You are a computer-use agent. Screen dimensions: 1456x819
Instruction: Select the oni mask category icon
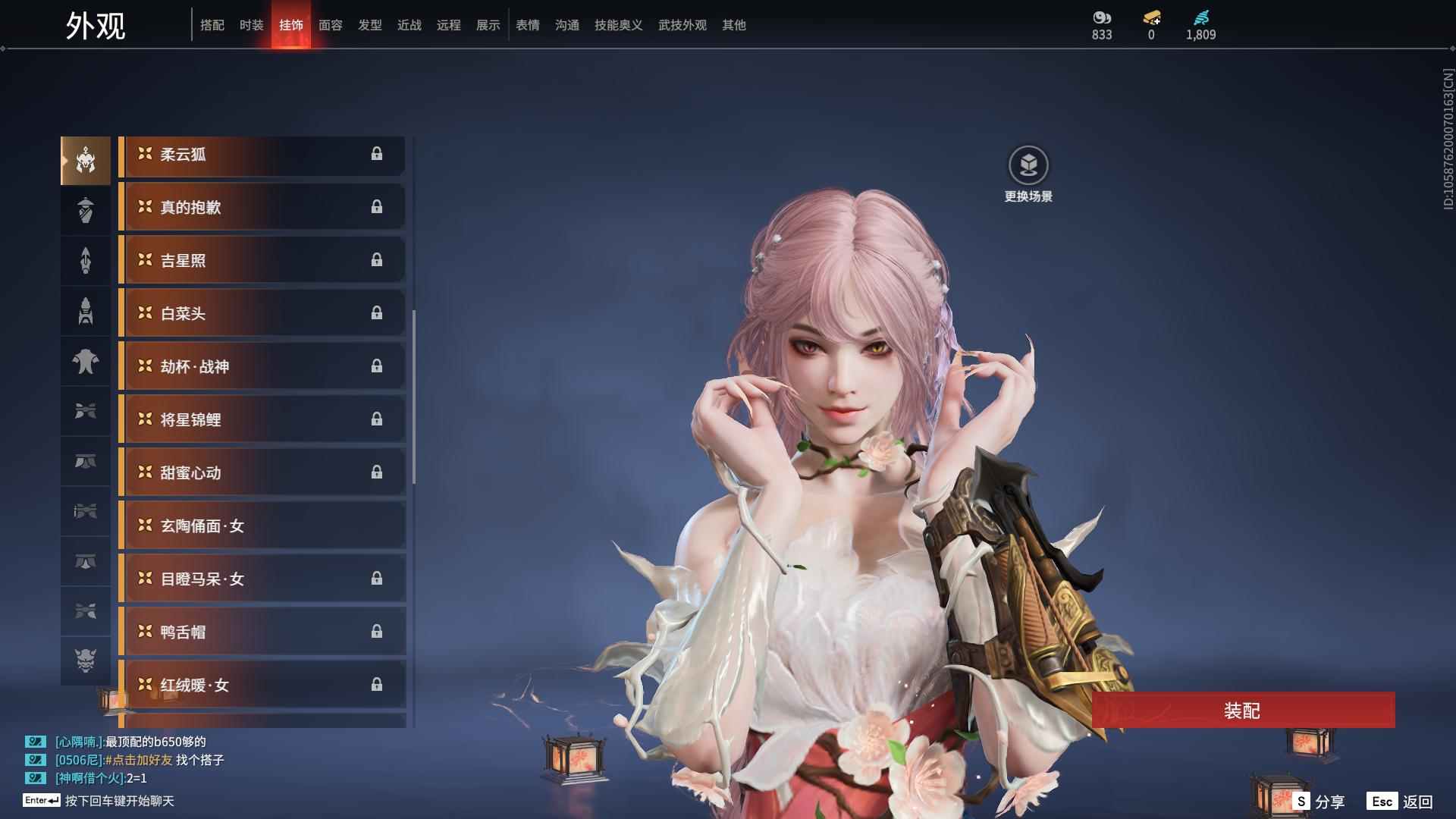tap(86, 661)
